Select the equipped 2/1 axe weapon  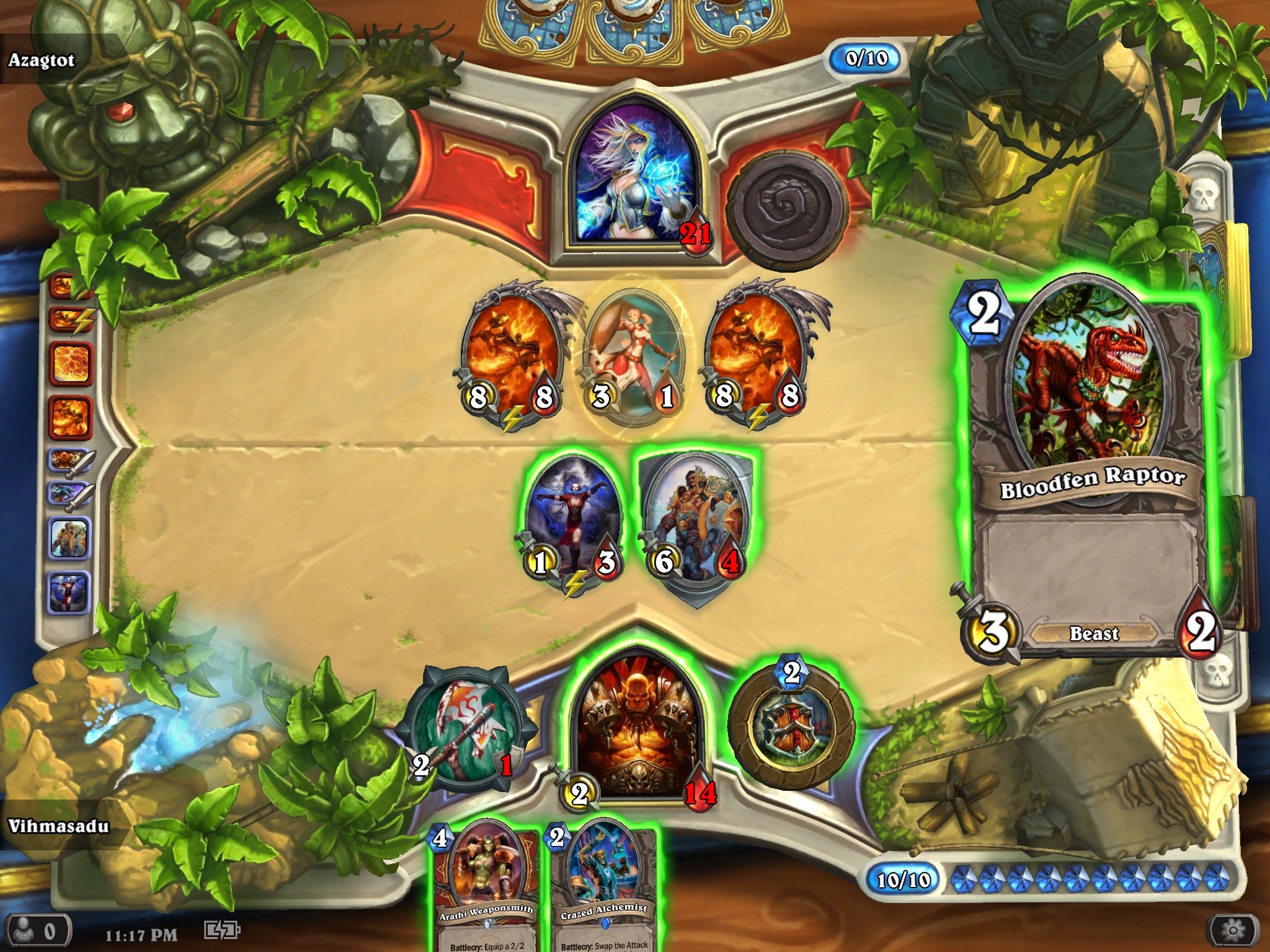pos(465,731)
